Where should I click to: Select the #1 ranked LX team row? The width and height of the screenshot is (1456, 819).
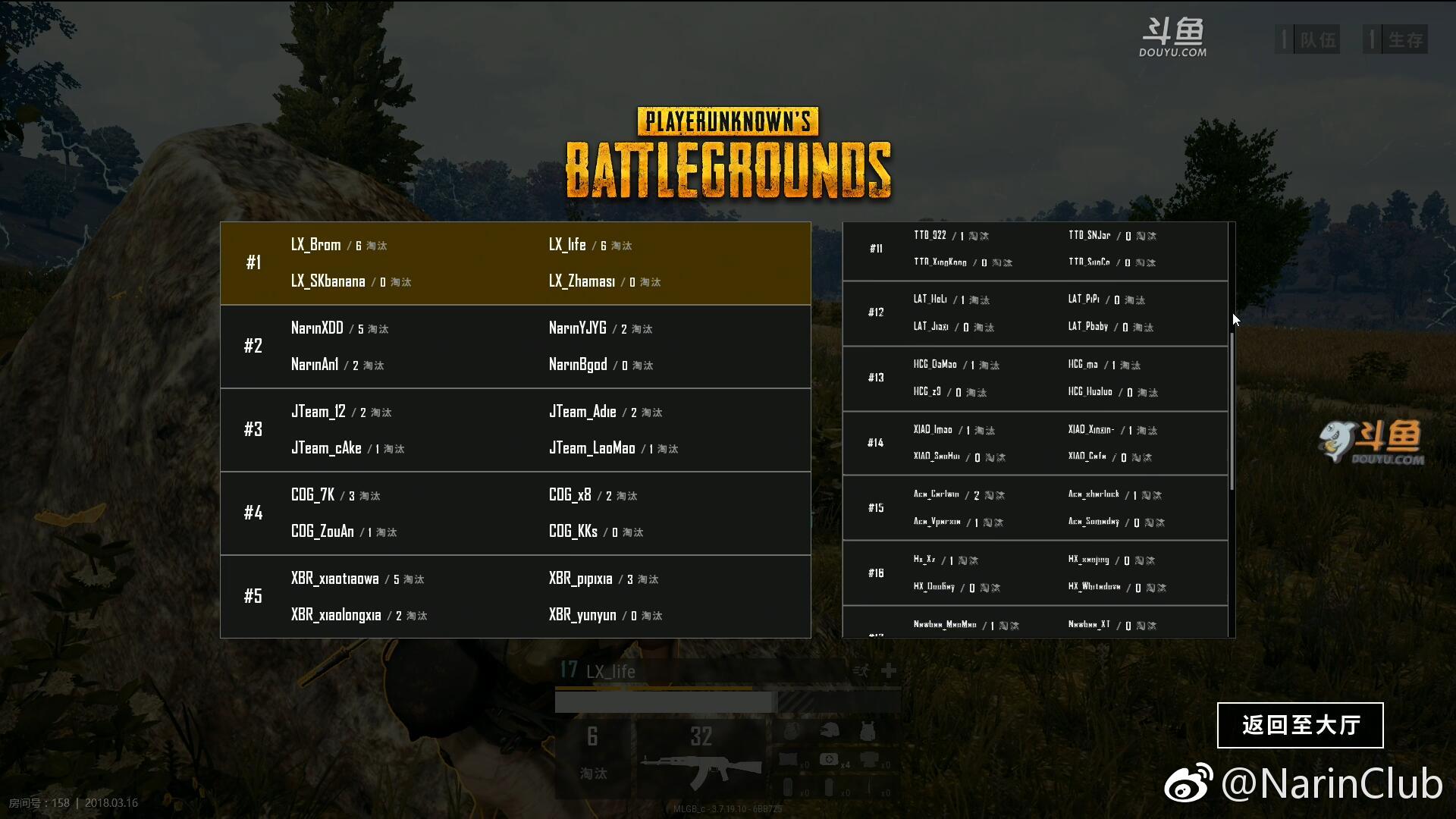516,263
